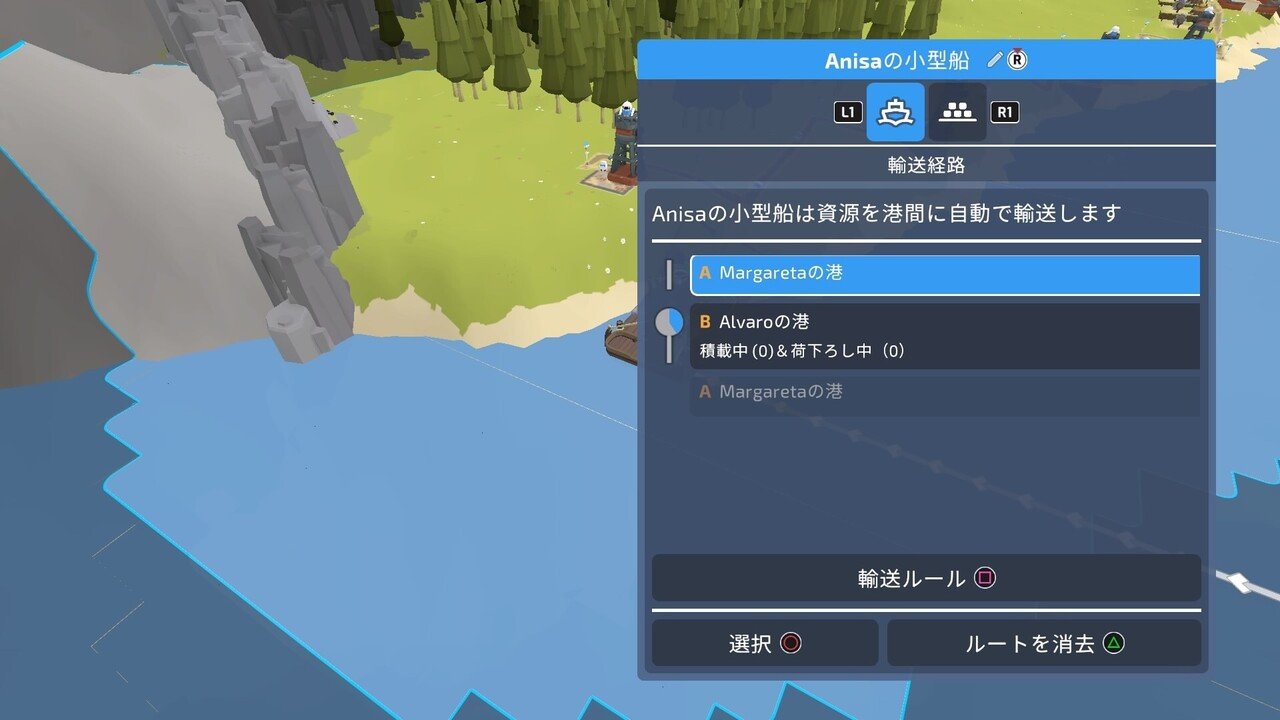Toggle the grayed second Margaretaの港 entry
1280x720 pixels.
[x=943, y=392]
